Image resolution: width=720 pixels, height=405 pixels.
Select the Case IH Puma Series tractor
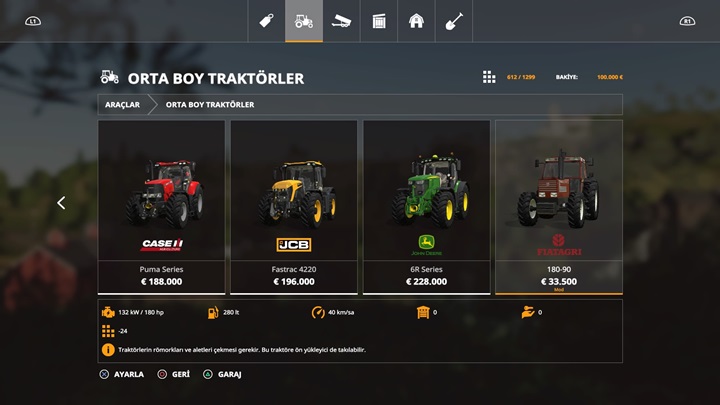pyautogui.click(x=161, y=207)
